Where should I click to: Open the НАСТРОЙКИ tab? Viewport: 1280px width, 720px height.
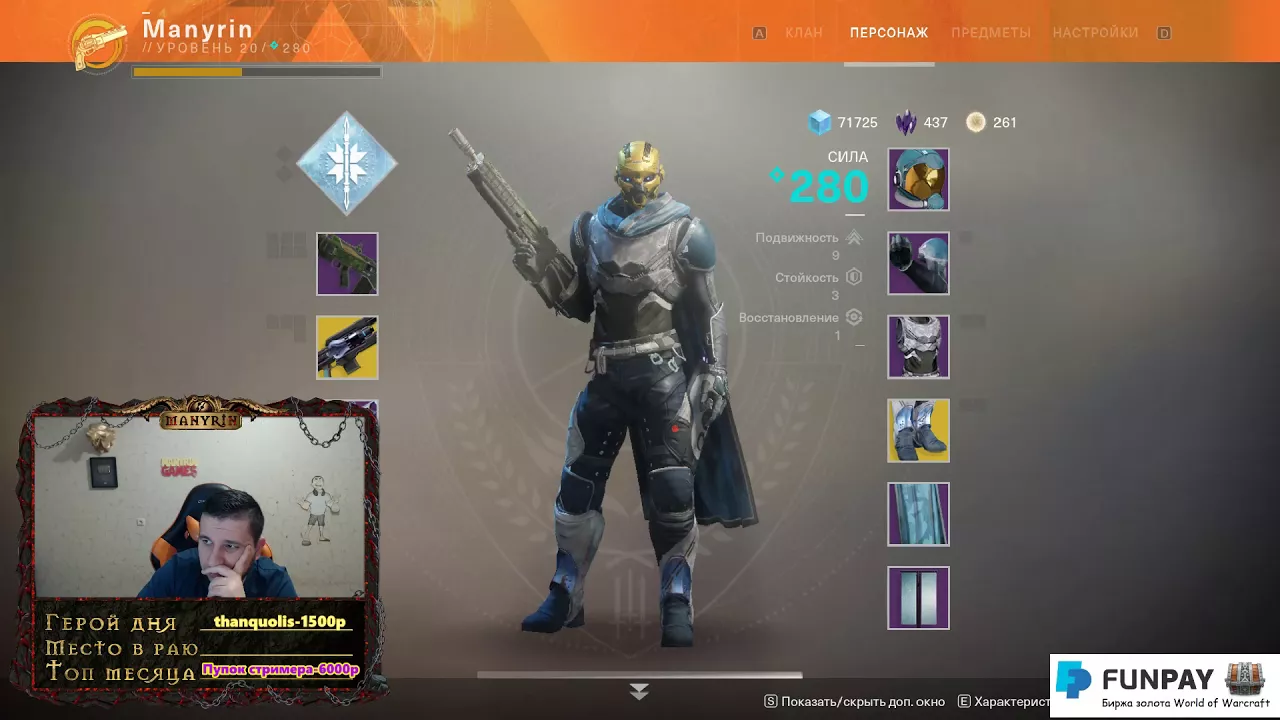coord(1096,32)
